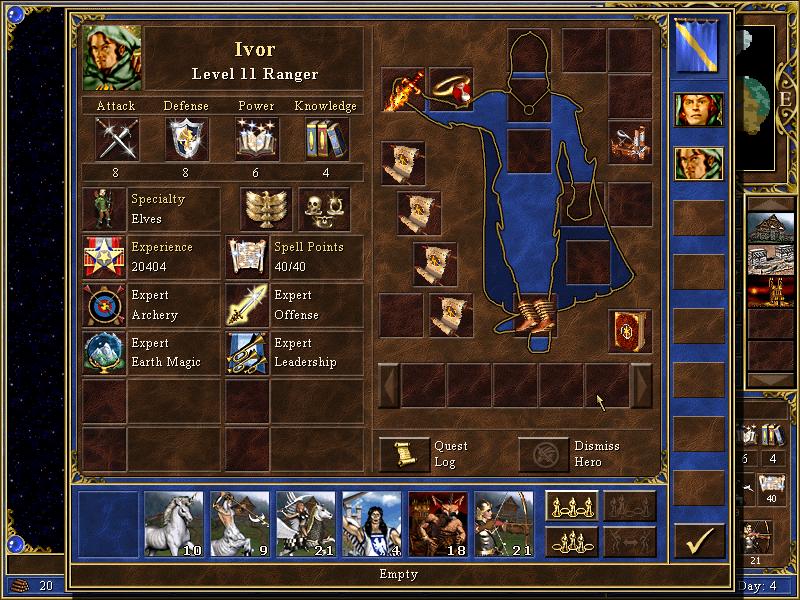Choose the dwarf army slot
Image resolution: width=800 pixels, height=600 pixels.
click(x=438, y=523)
